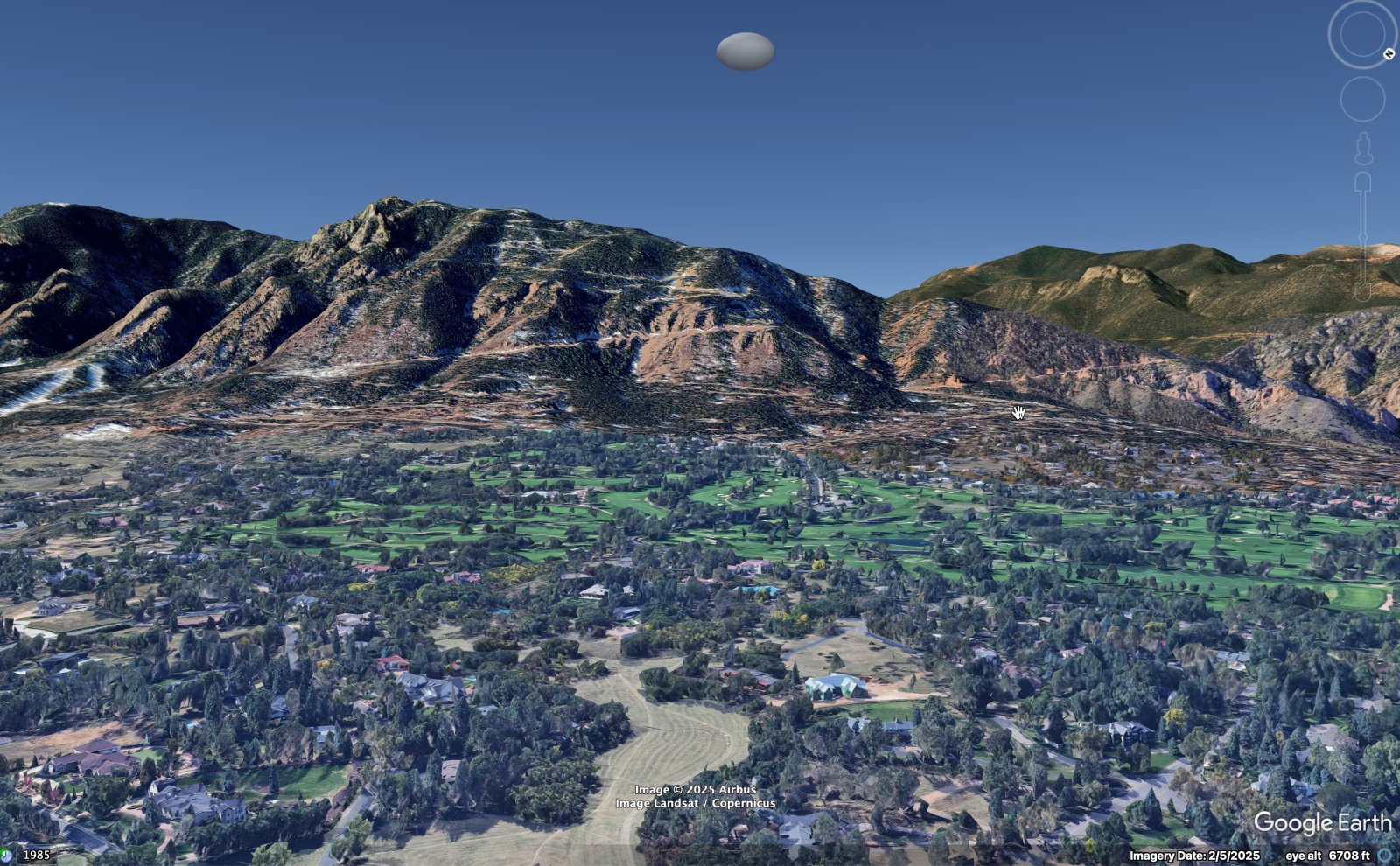Select the Street View pegman icon
This screenshot has height=866, width=1400.
tap(1363, 149)
